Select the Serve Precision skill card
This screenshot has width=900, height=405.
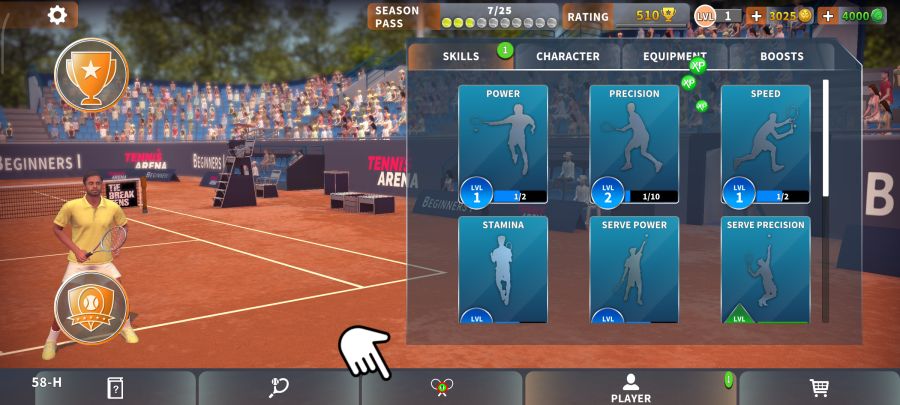pos(765,270)
